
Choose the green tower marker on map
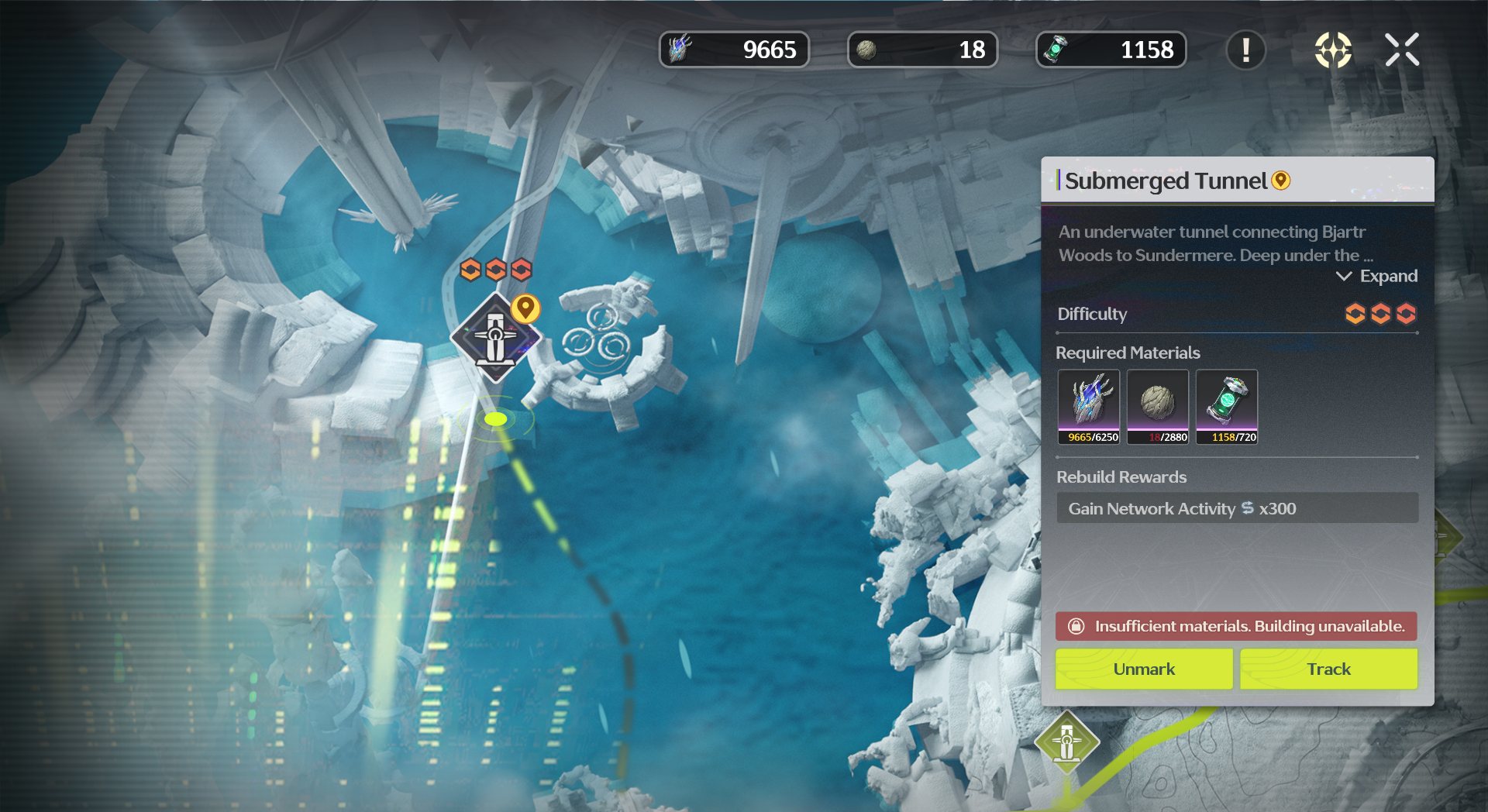[1066, 741]
